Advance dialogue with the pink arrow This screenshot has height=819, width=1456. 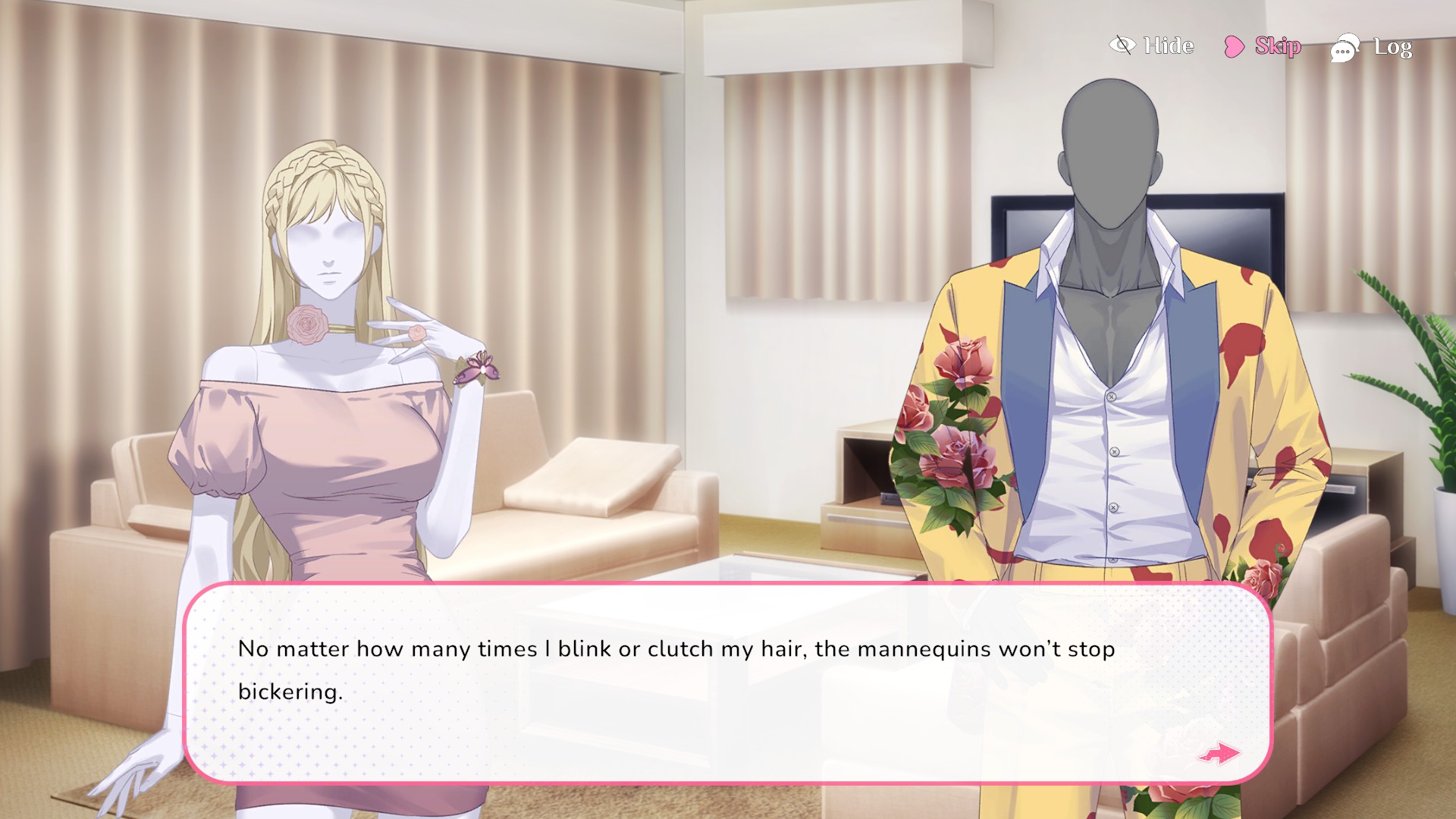1219,753
